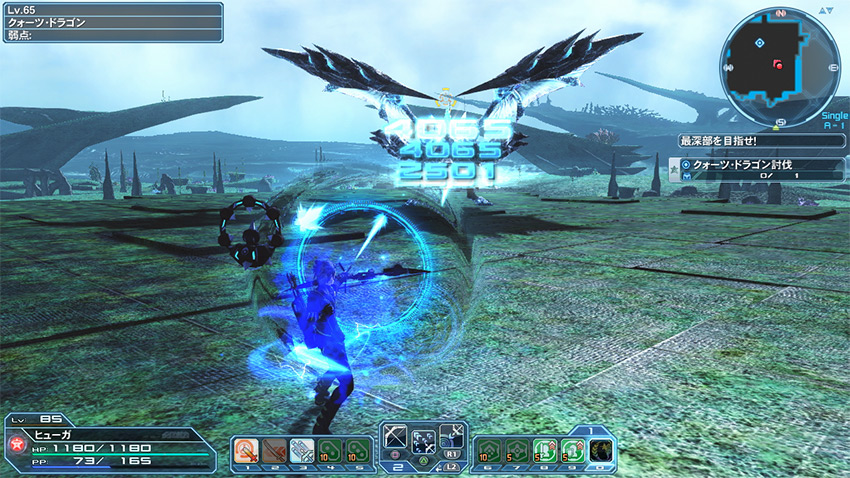Trigger the arrow-burst photon art icon
Screen dimensions: 850x478
click(424, 442)
